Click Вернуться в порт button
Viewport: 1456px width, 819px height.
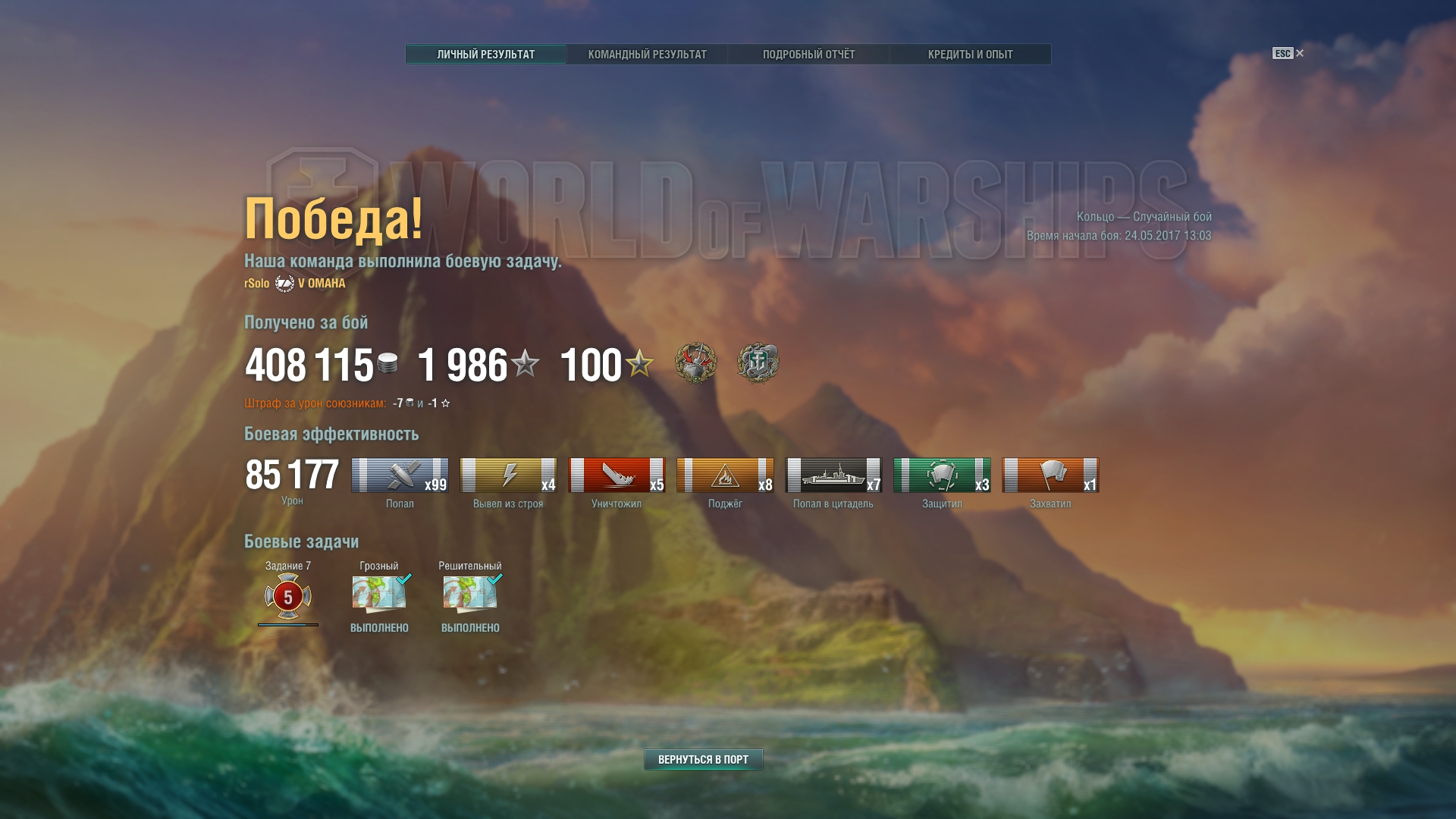click(703, 759)
